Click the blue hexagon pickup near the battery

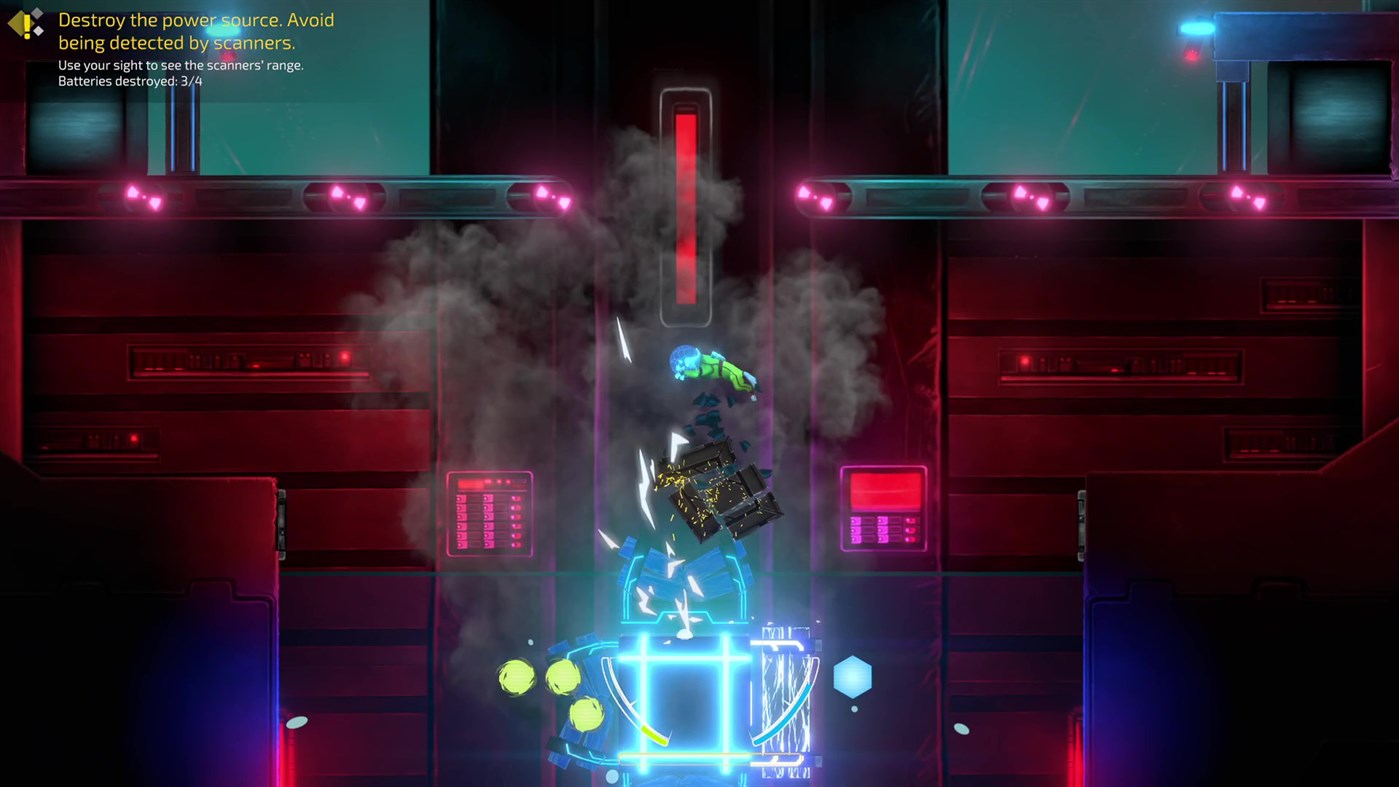(852, 678)
